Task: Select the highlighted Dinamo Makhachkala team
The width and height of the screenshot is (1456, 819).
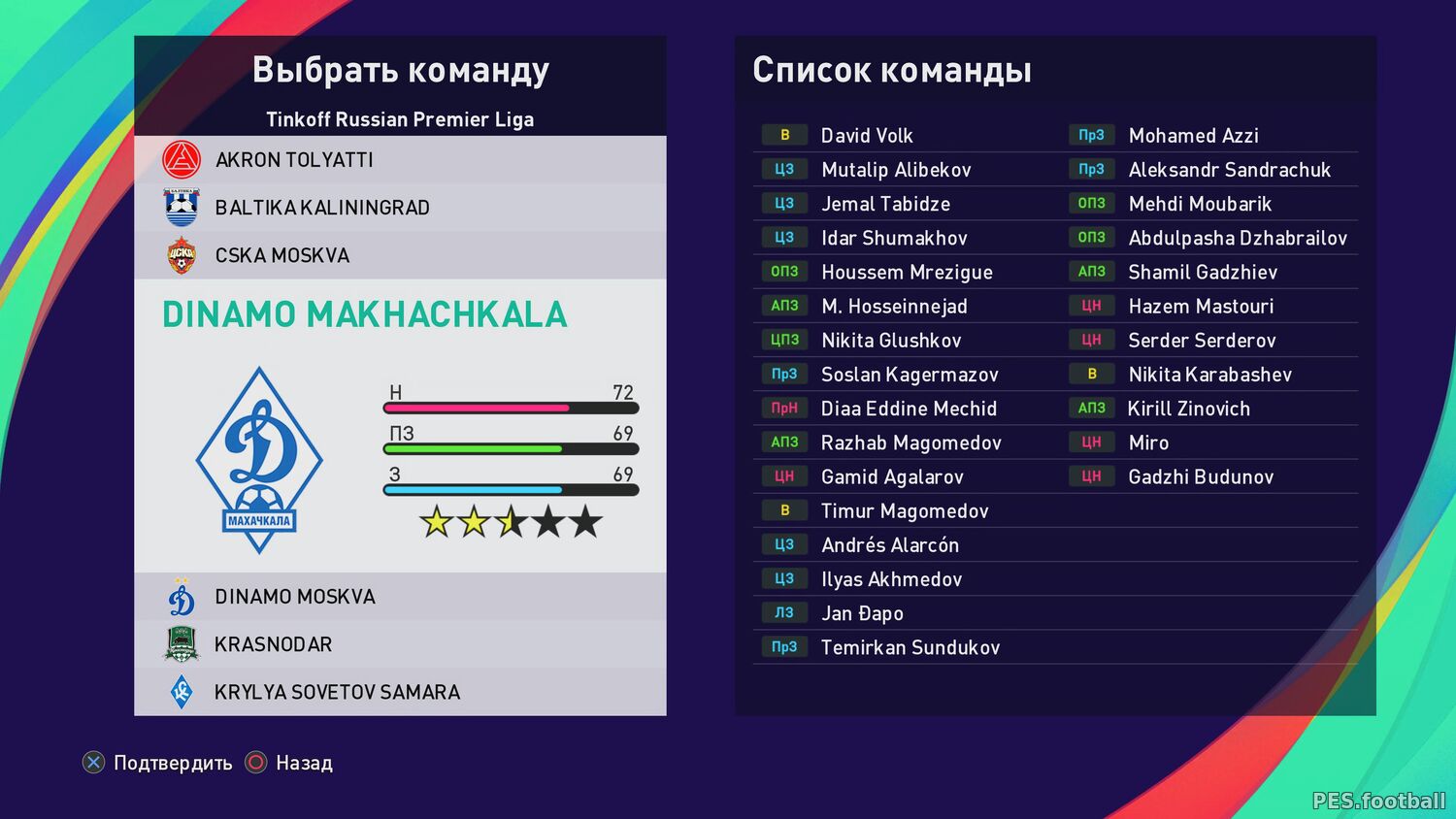Action: [x=365, y=314]
